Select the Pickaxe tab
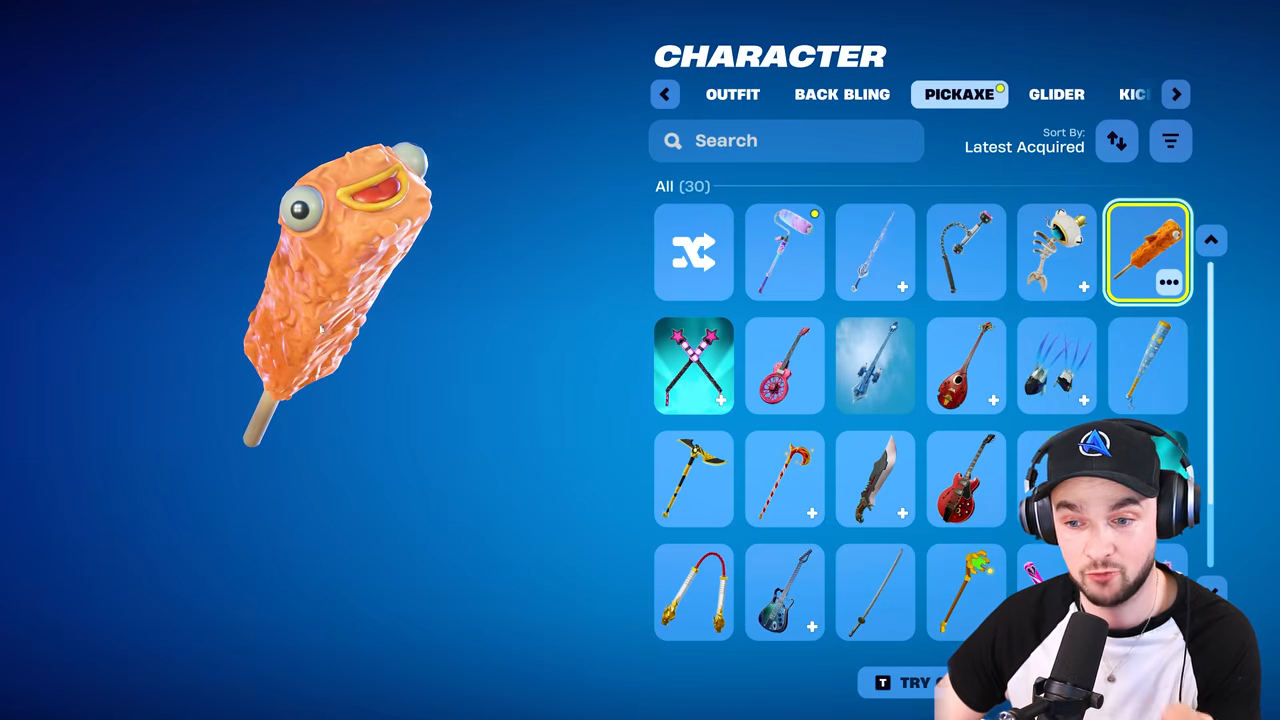This screenshot has height=720, width=1280. point(959,94)
